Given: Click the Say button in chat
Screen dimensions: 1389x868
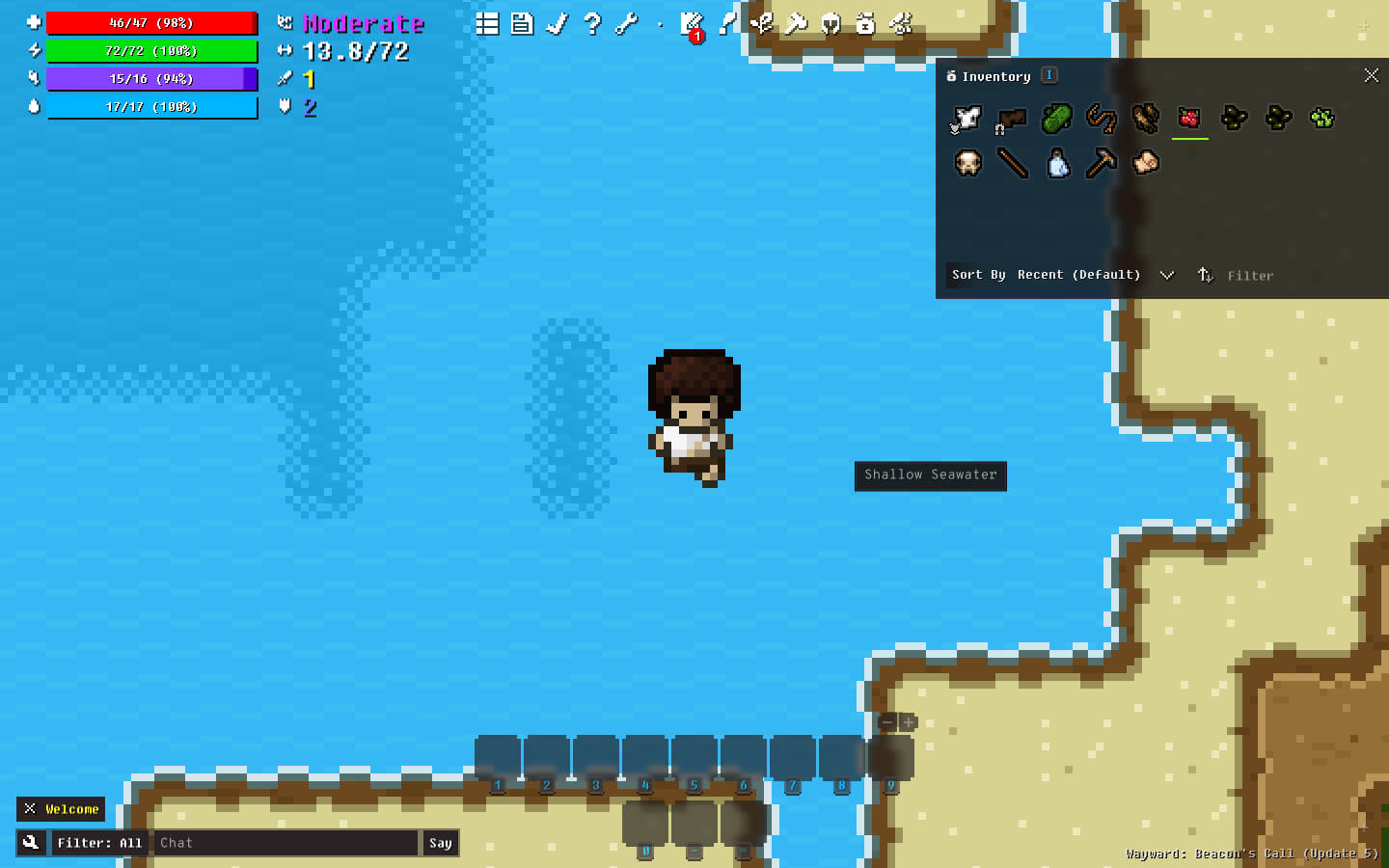Looking at the screenshot, I should (x=440, y=843).
